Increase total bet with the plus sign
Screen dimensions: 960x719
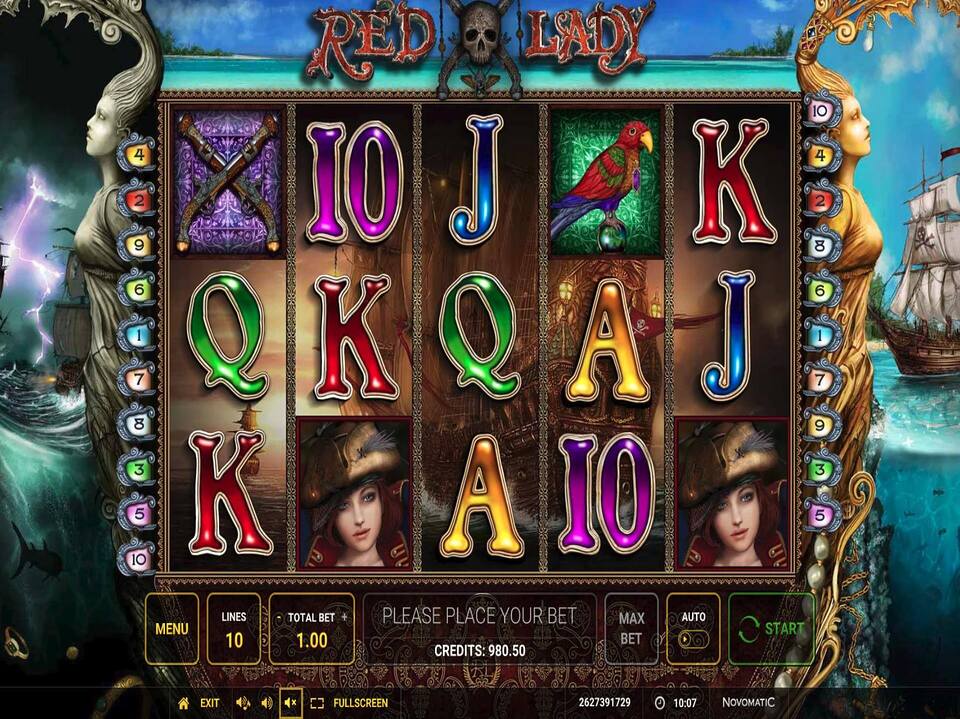[x=345, y=618]
